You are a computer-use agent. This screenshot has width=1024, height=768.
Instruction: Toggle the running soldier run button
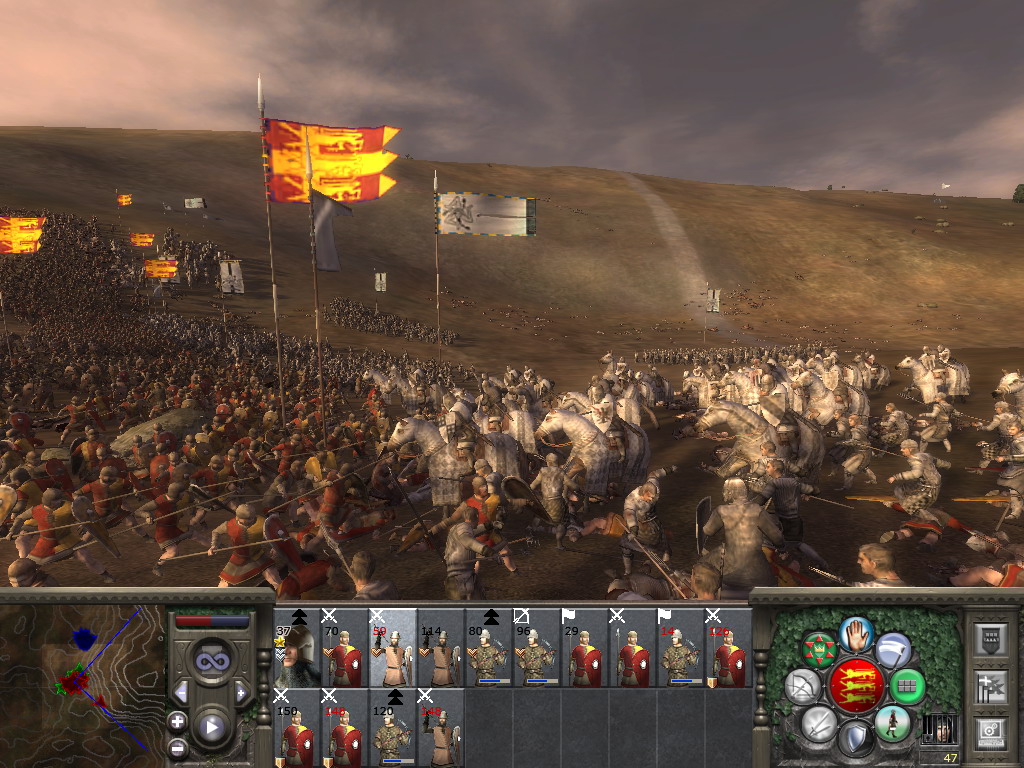[891, 722]
